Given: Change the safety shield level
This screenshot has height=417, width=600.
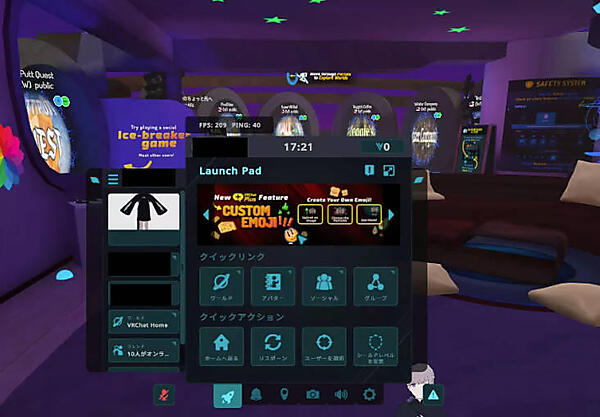Looking at the screenshot, I should point(376,345).
